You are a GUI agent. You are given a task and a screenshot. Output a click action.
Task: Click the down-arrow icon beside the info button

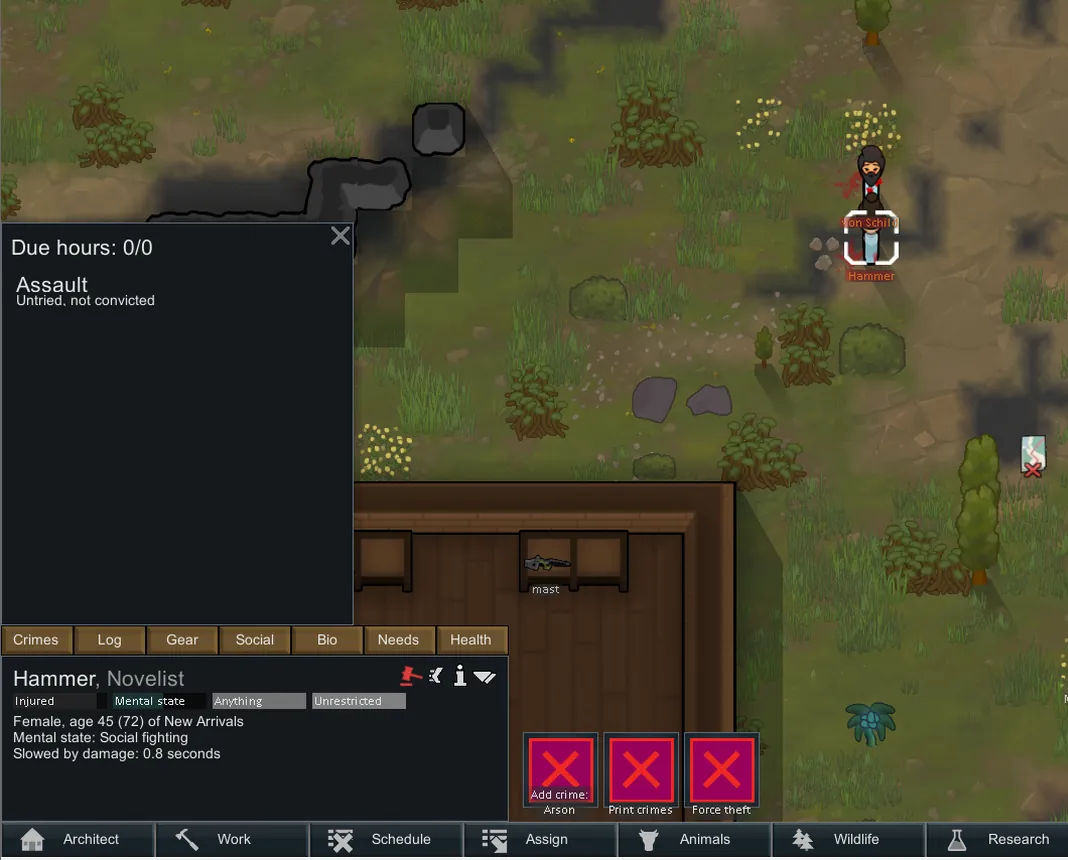click(x=485, y=677)
